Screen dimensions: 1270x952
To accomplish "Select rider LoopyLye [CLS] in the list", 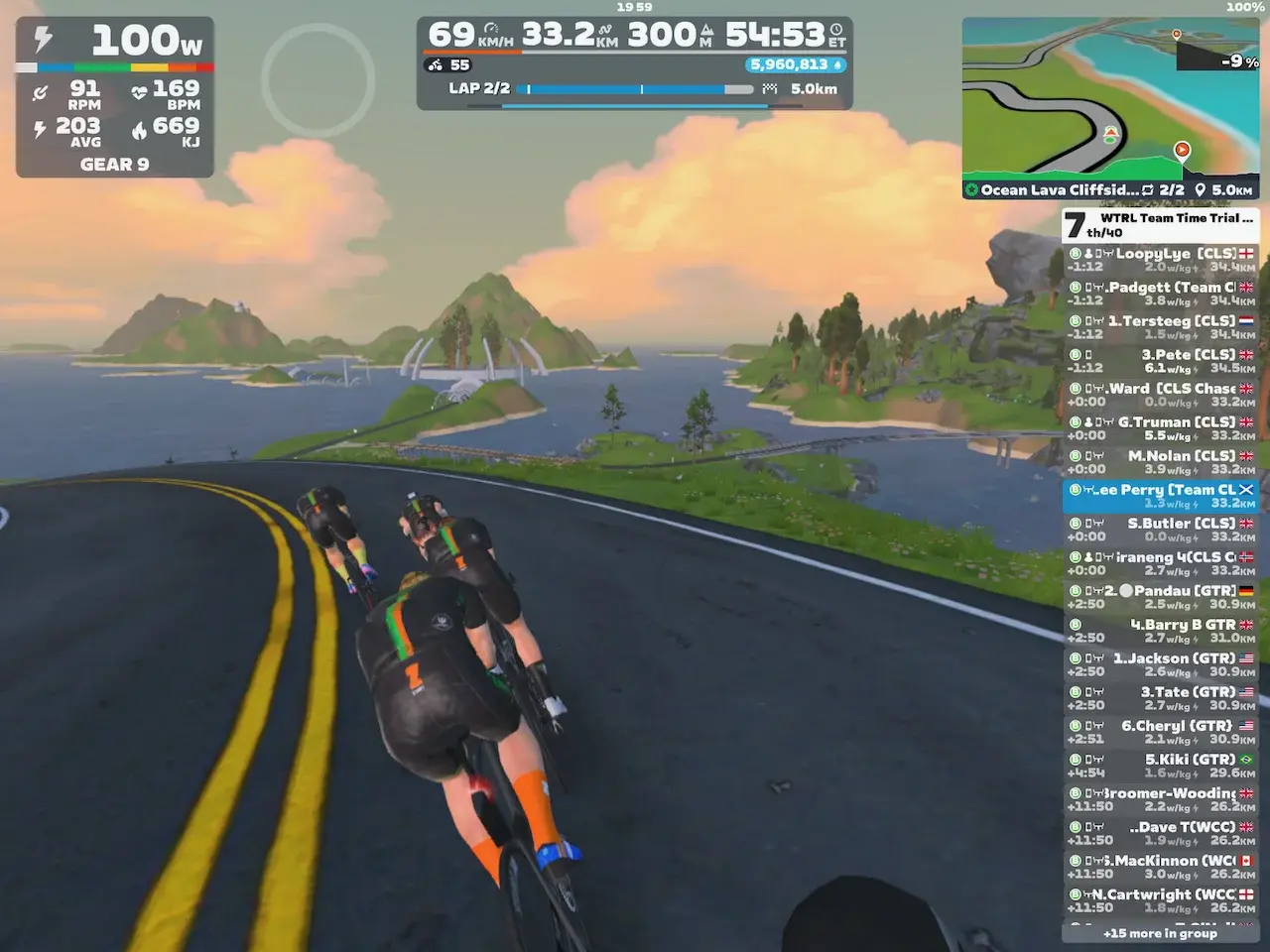I will click(1161, 260).
